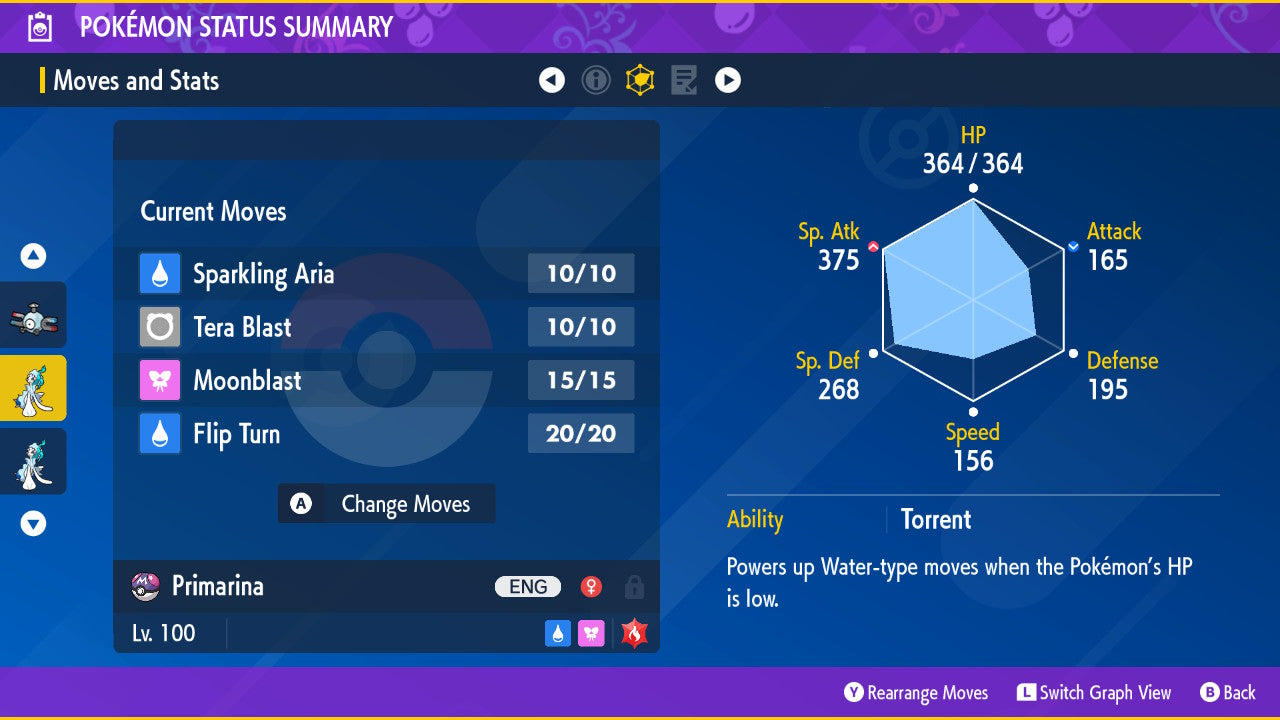
Task: Click Rearrange Moves at the bottom
Action: tap(916, 693)
